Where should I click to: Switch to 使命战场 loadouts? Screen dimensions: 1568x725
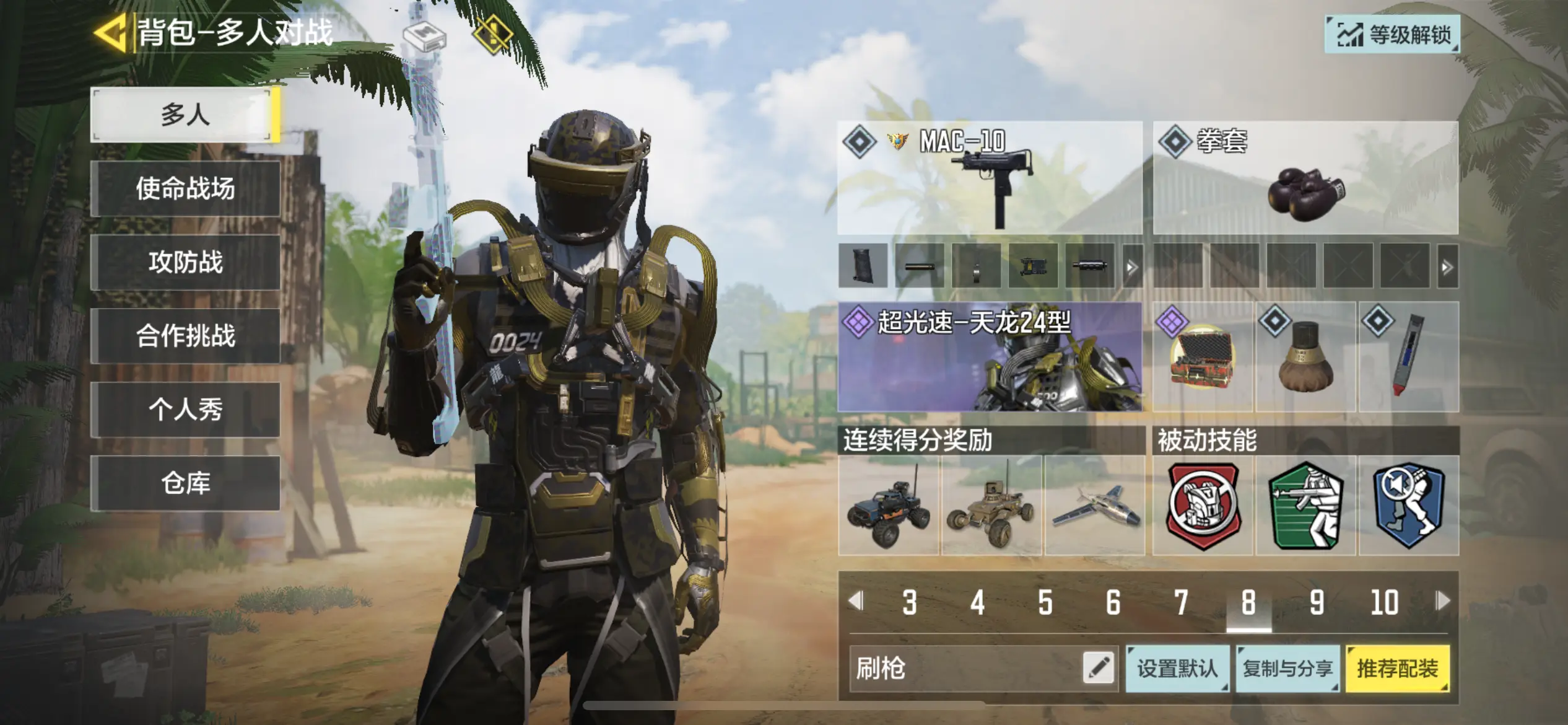[185, 188]
